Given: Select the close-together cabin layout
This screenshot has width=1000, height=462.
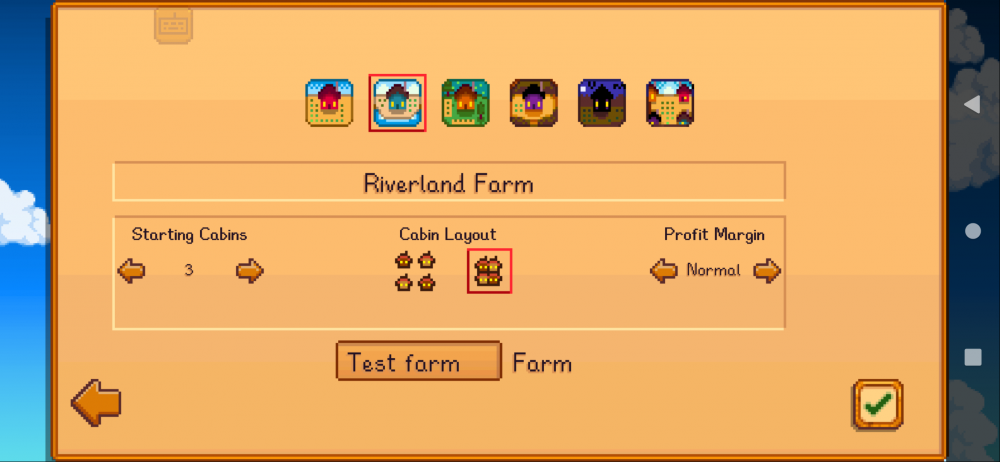Looking at the screenshot, I should point(489,271).
